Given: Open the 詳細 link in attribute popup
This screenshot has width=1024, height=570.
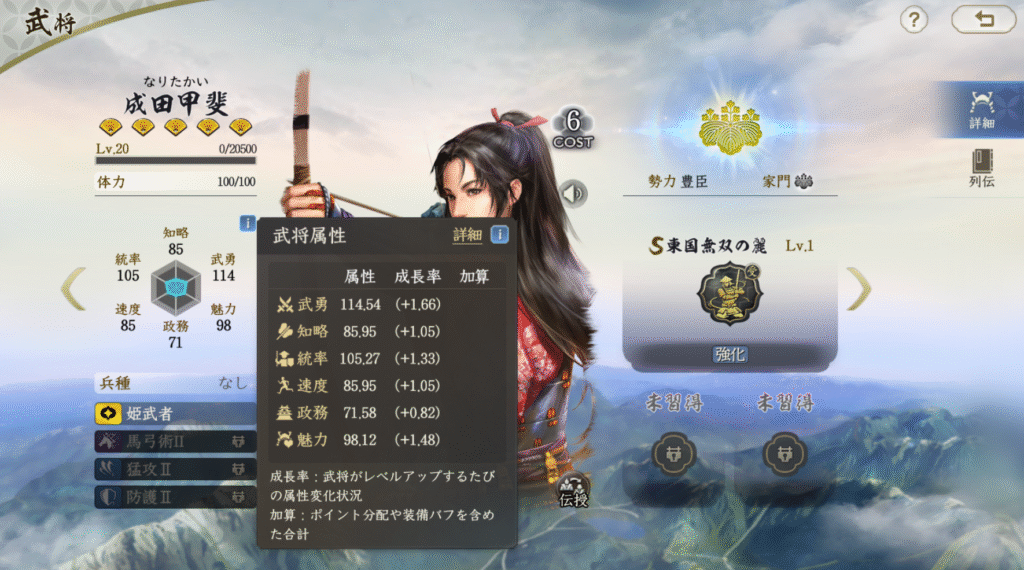Looking at the screenshot, I should [x=467, y=235].
